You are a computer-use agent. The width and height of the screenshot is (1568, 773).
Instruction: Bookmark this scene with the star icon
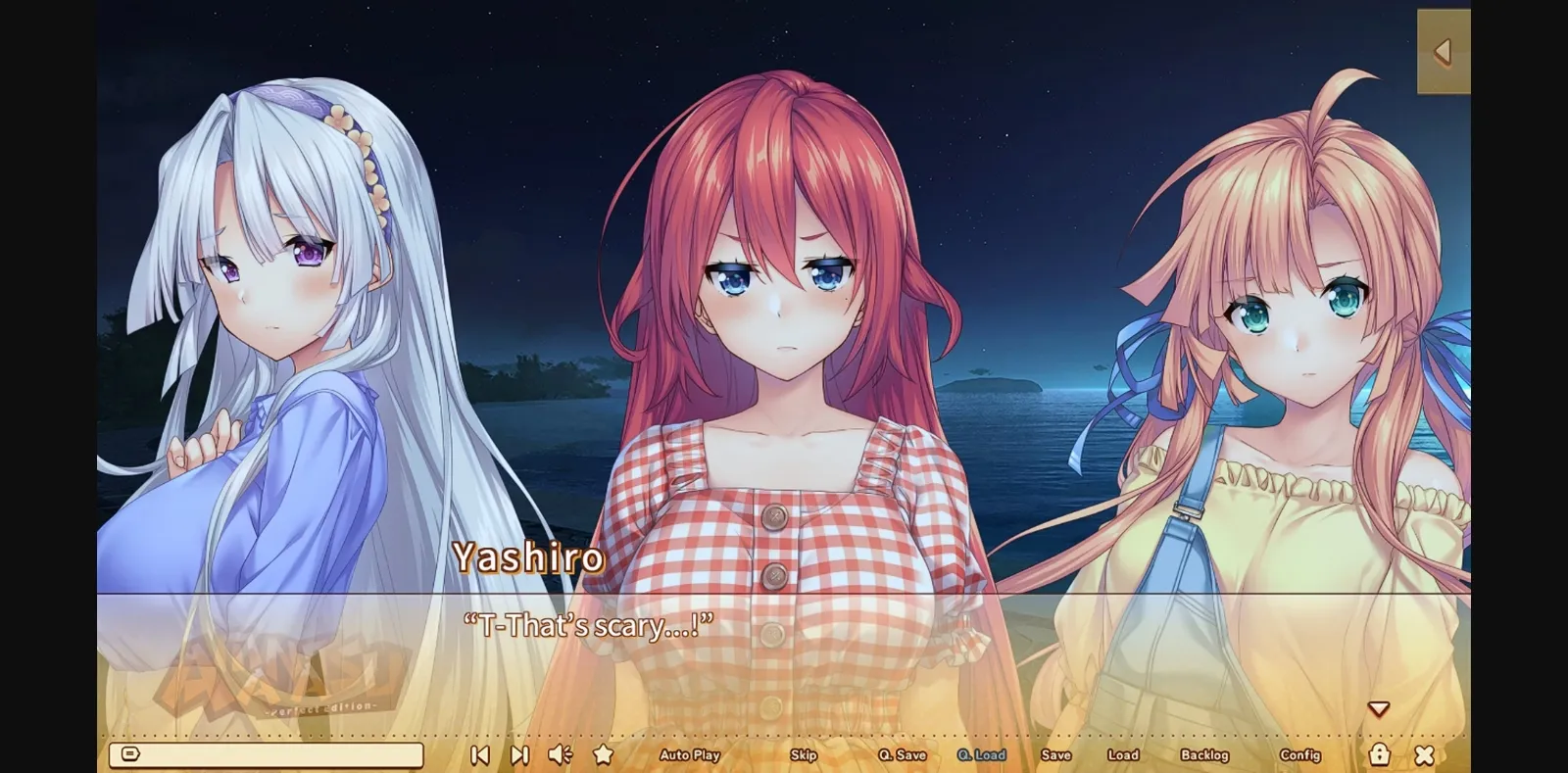pyautogui.click(x=602, y=754)
